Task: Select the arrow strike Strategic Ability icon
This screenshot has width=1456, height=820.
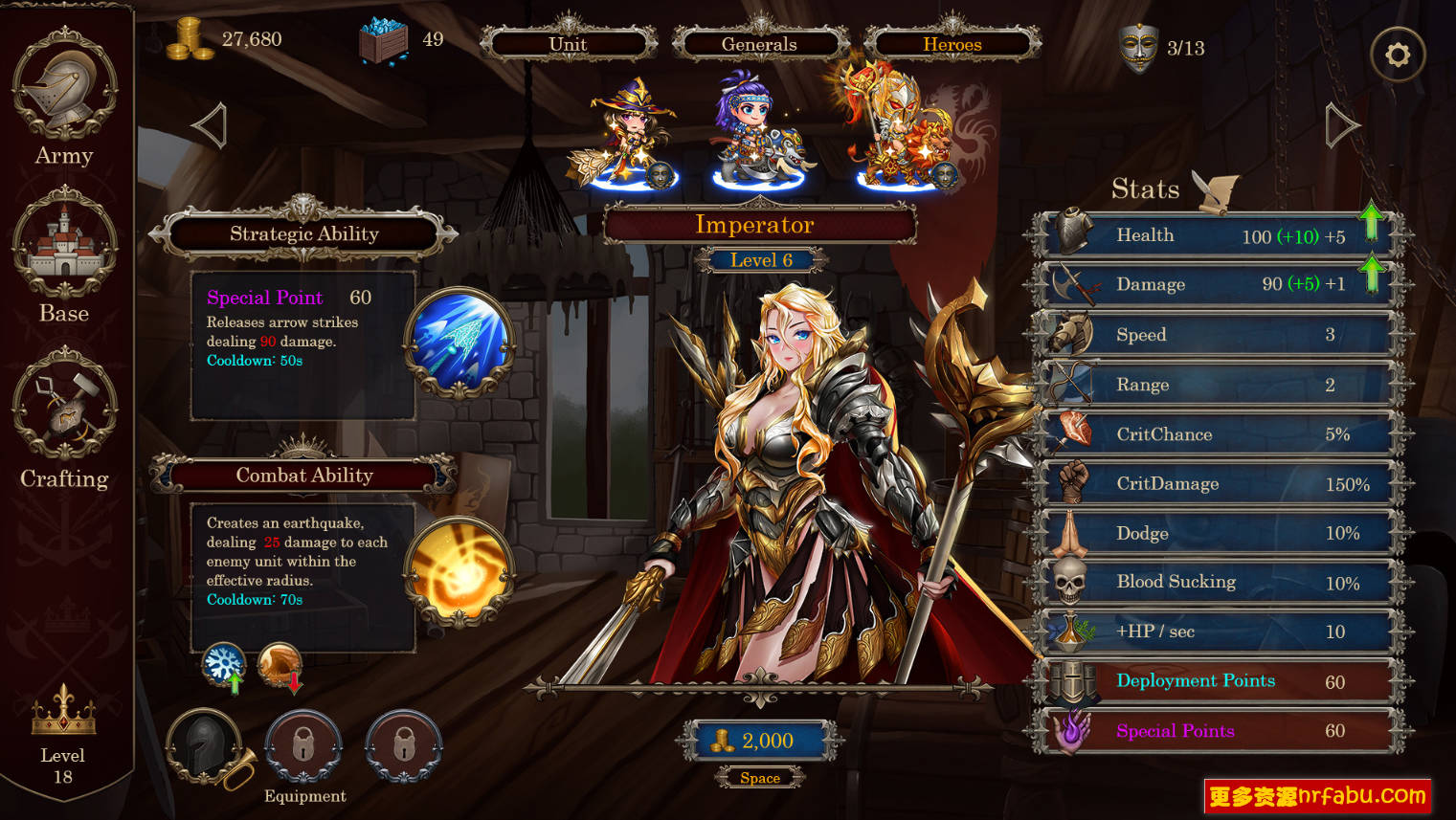Action: (458, 340)
